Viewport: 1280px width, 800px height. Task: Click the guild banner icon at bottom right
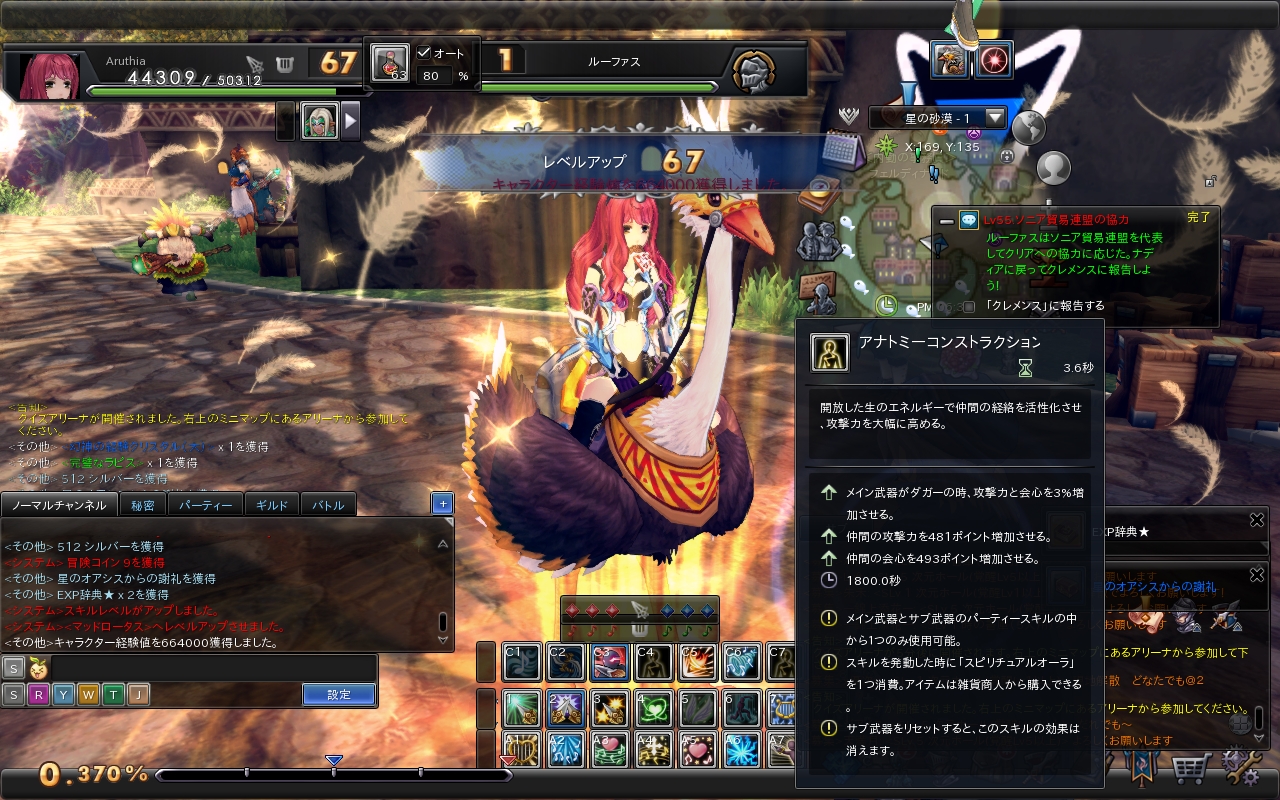pos(1141,766)
